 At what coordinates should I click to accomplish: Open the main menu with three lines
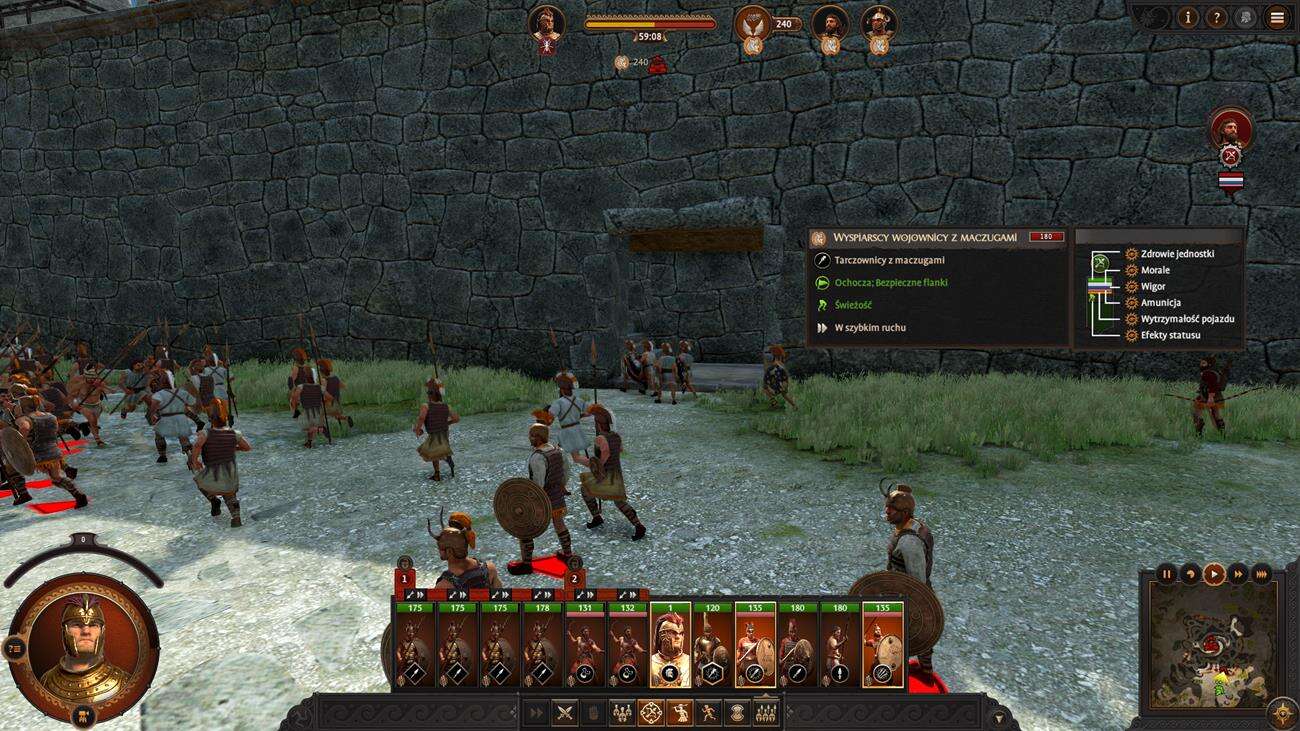point(1277,17)
